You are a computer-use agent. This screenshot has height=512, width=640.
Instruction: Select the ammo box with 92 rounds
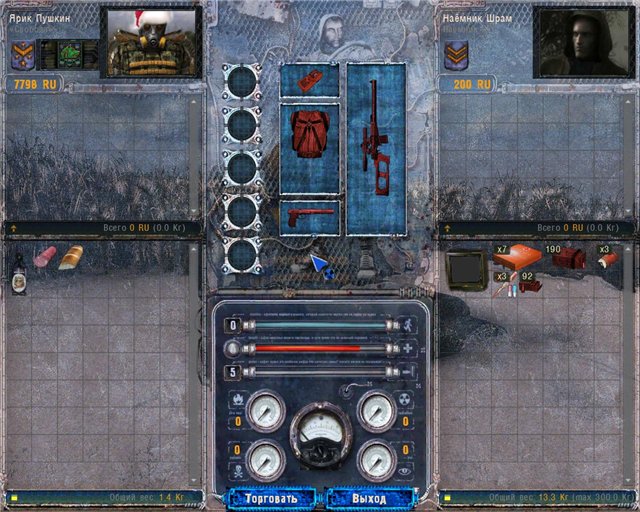[531, 286]
